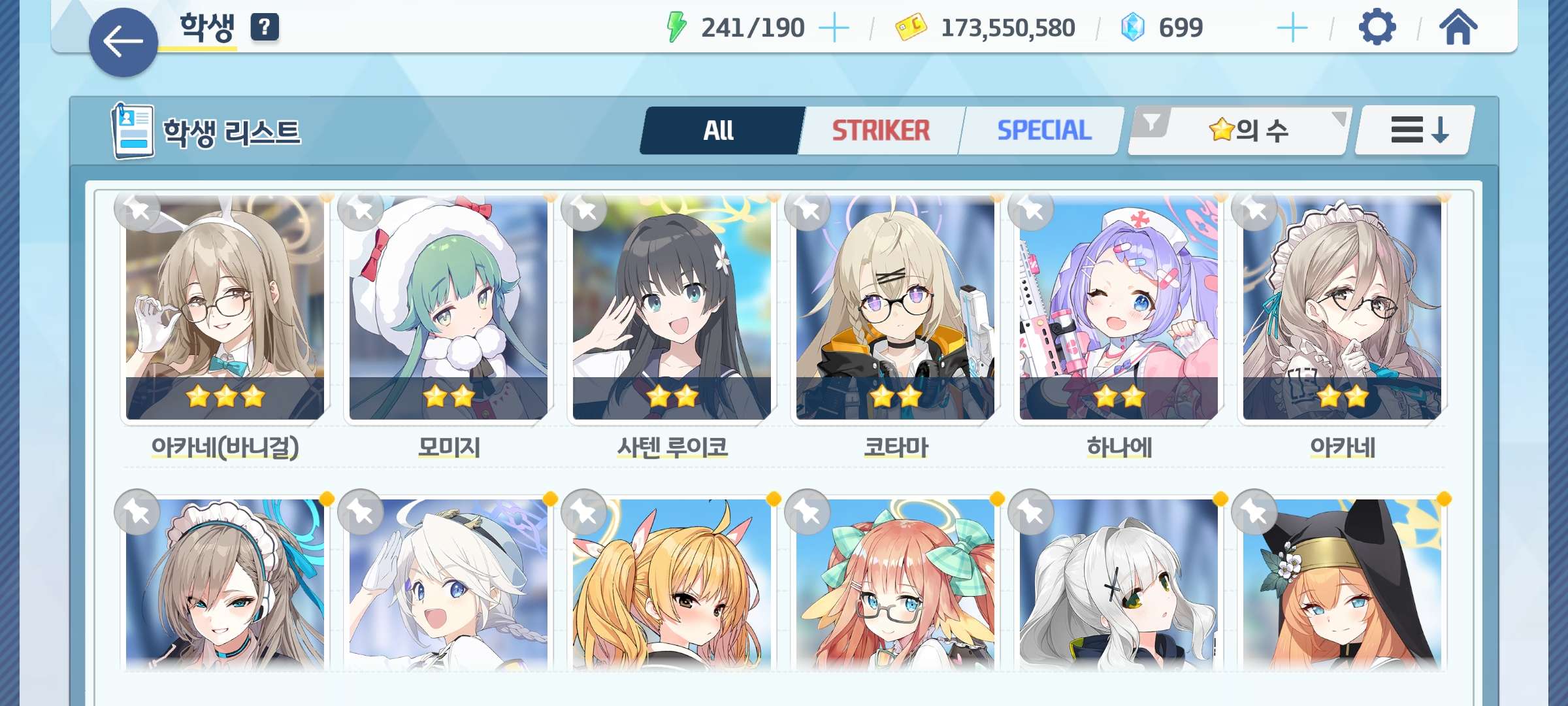Open the help question mark icon
The image size is (1568, 706).
tap(265, 27)
